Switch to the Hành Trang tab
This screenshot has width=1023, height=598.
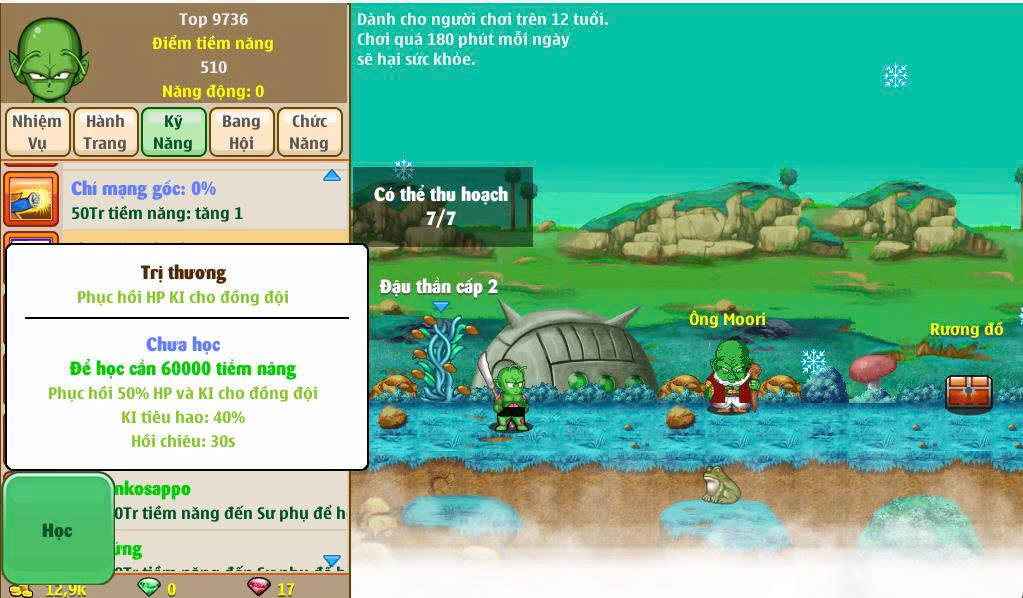click(x=105, y=132)
